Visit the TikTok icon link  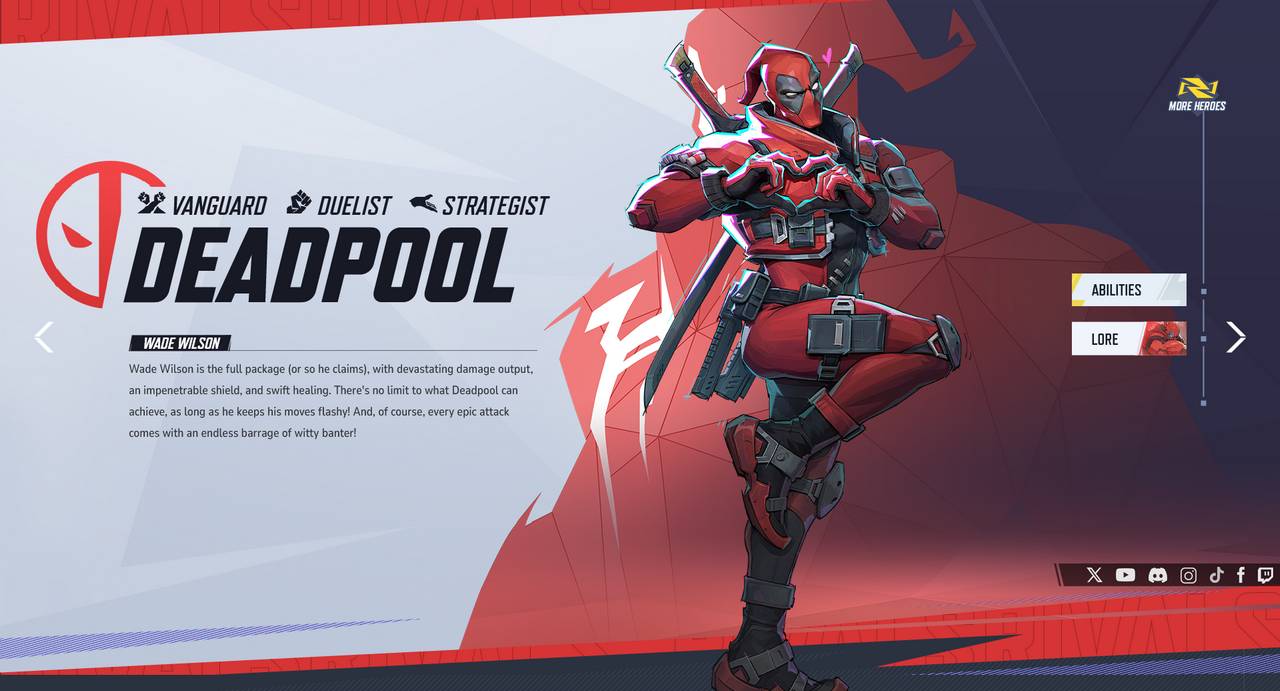pyautogui.click(x=1216, y=575)
